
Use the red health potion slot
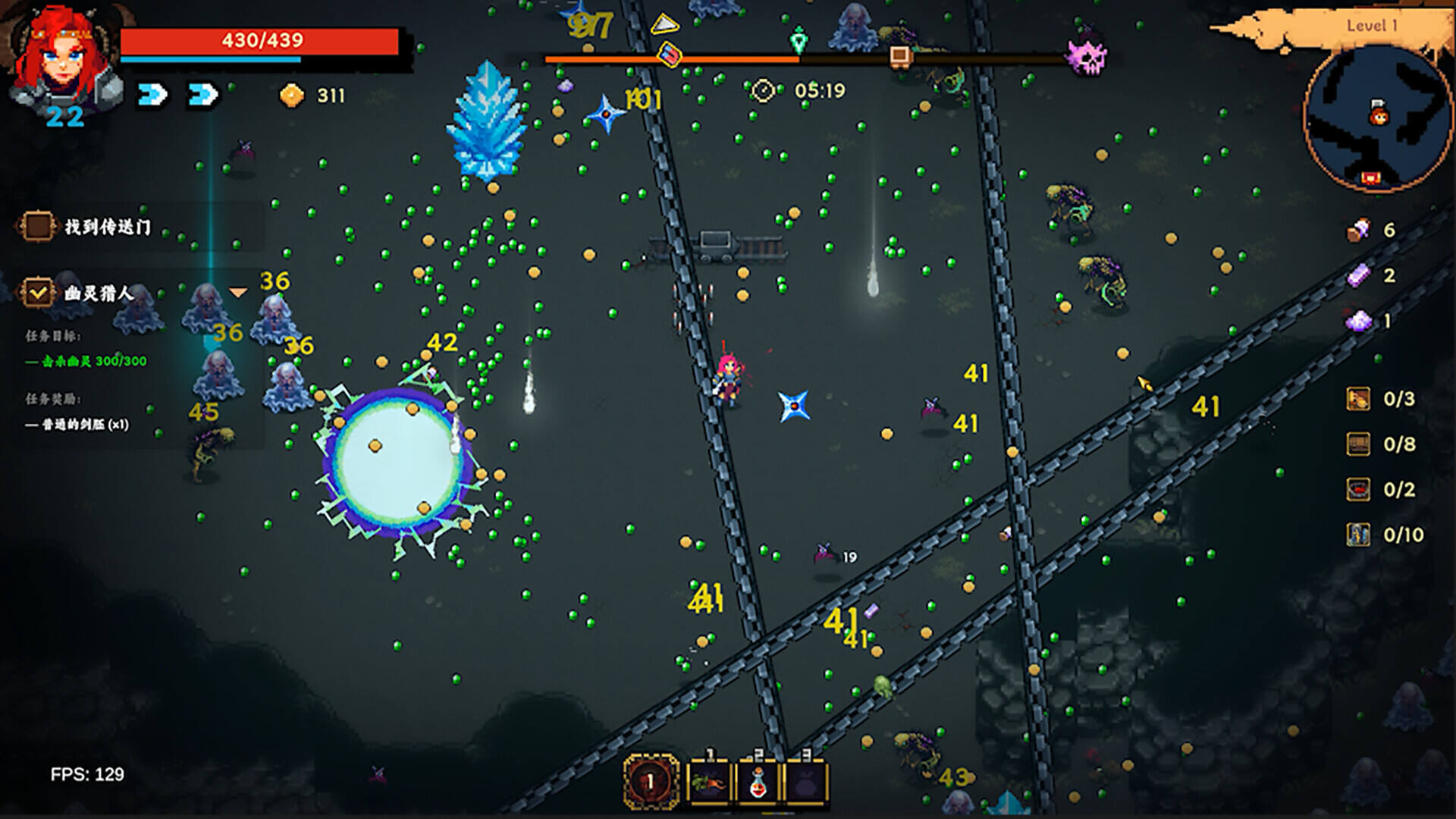(x=758, y=782)
